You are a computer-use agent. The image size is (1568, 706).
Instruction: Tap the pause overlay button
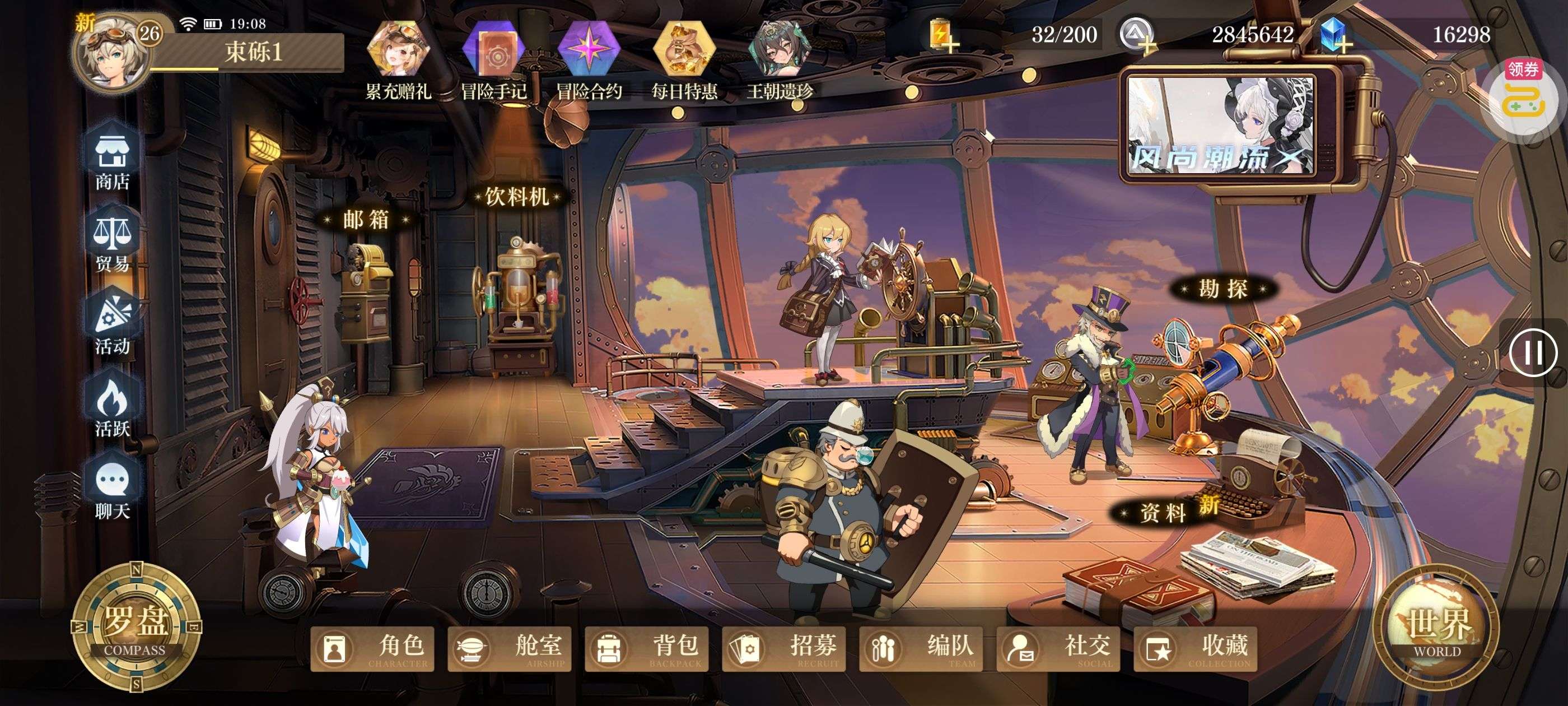tap(1533, 352)
